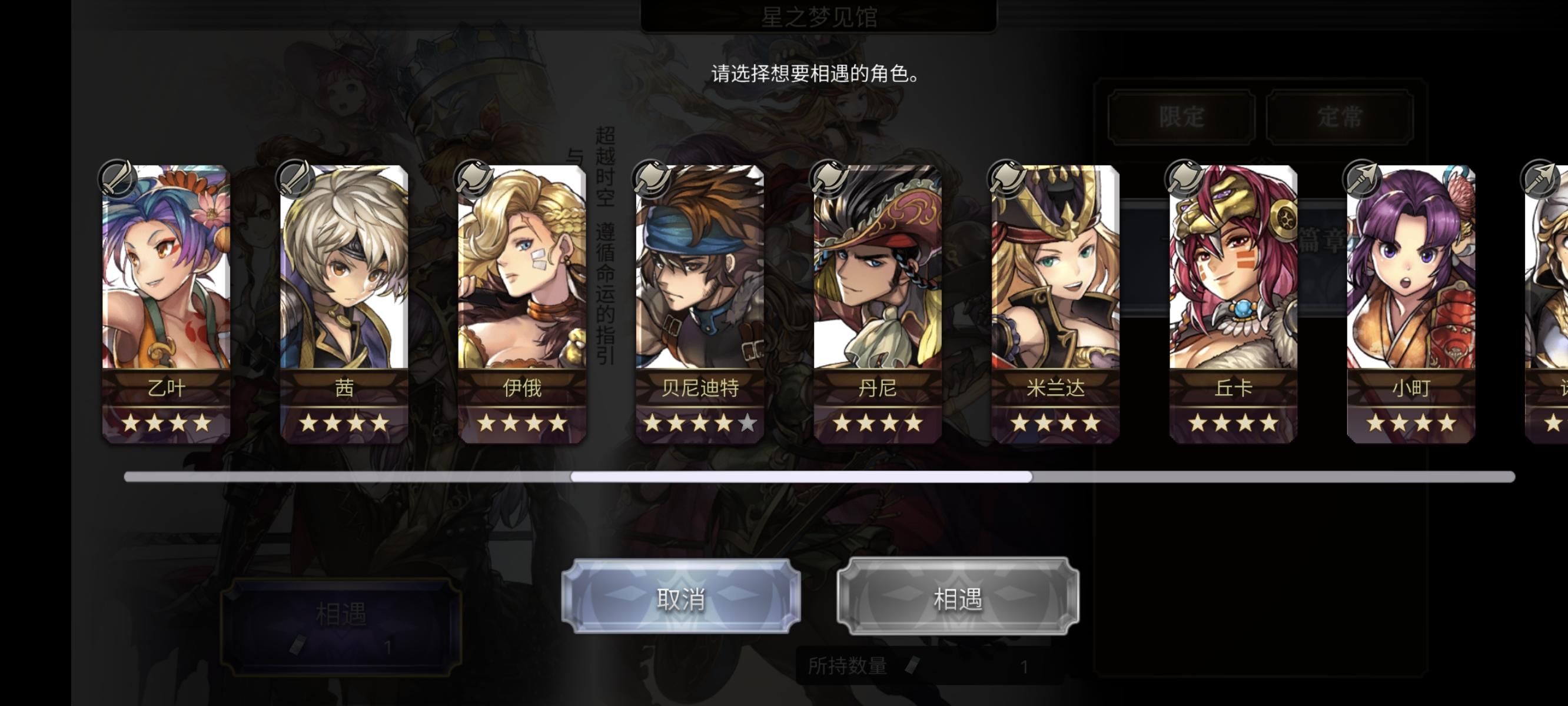The width and height of the screenshot is (1568, 706).
Task: Click the axe icon on 贝尼迪特's card
Action: 651,177
